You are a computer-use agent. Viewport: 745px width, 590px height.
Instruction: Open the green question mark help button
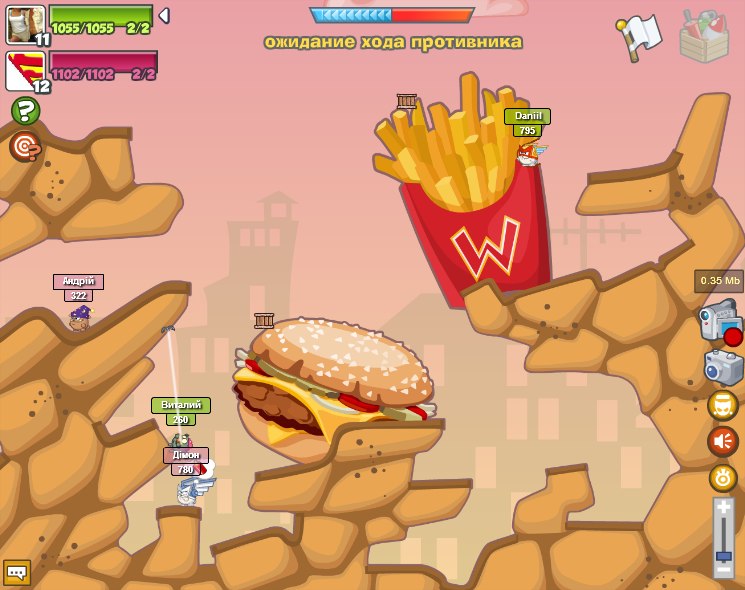coord(25,111)
